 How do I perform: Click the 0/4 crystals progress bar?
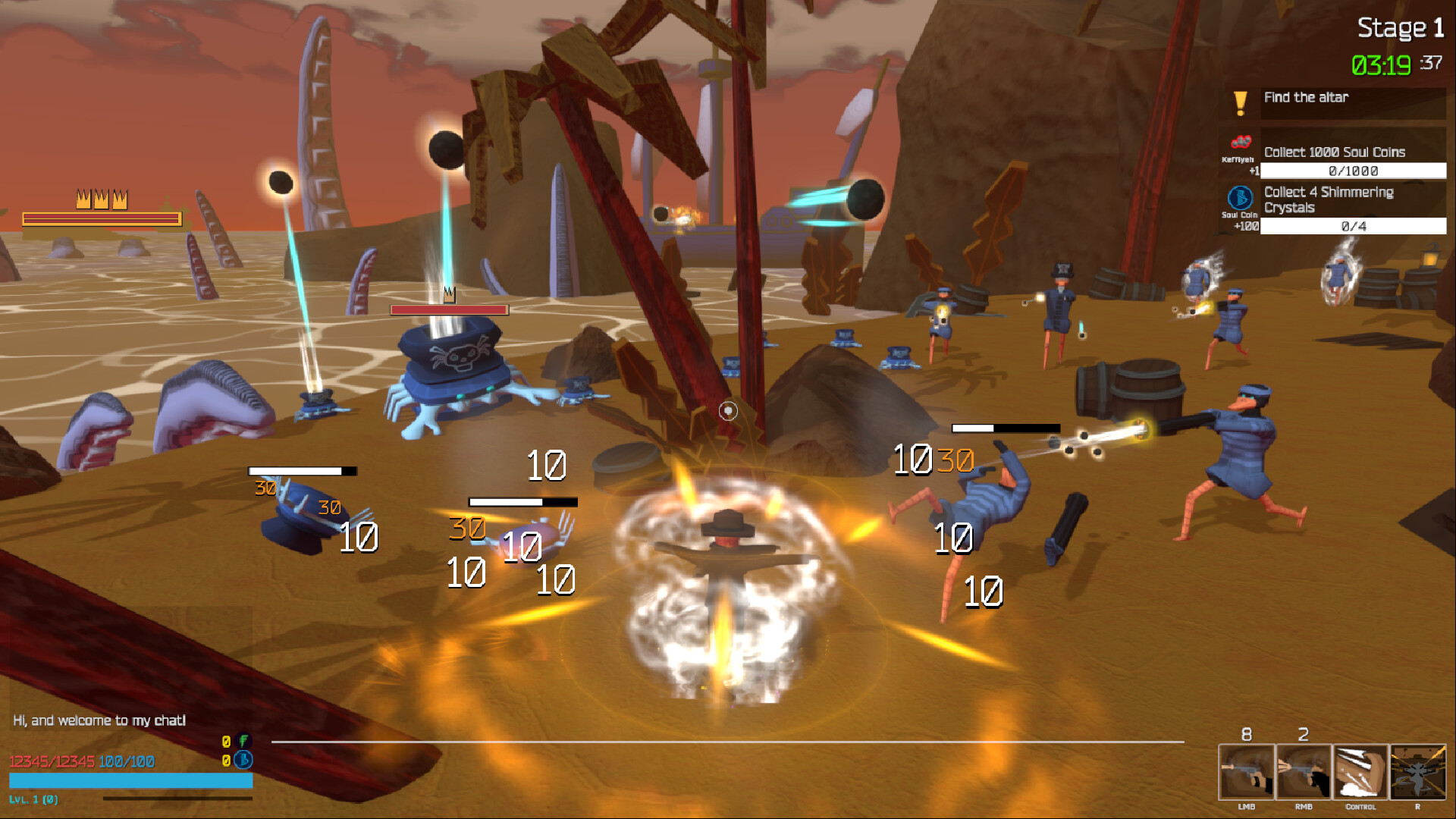pyautogui.click(x=1353, y=227)
